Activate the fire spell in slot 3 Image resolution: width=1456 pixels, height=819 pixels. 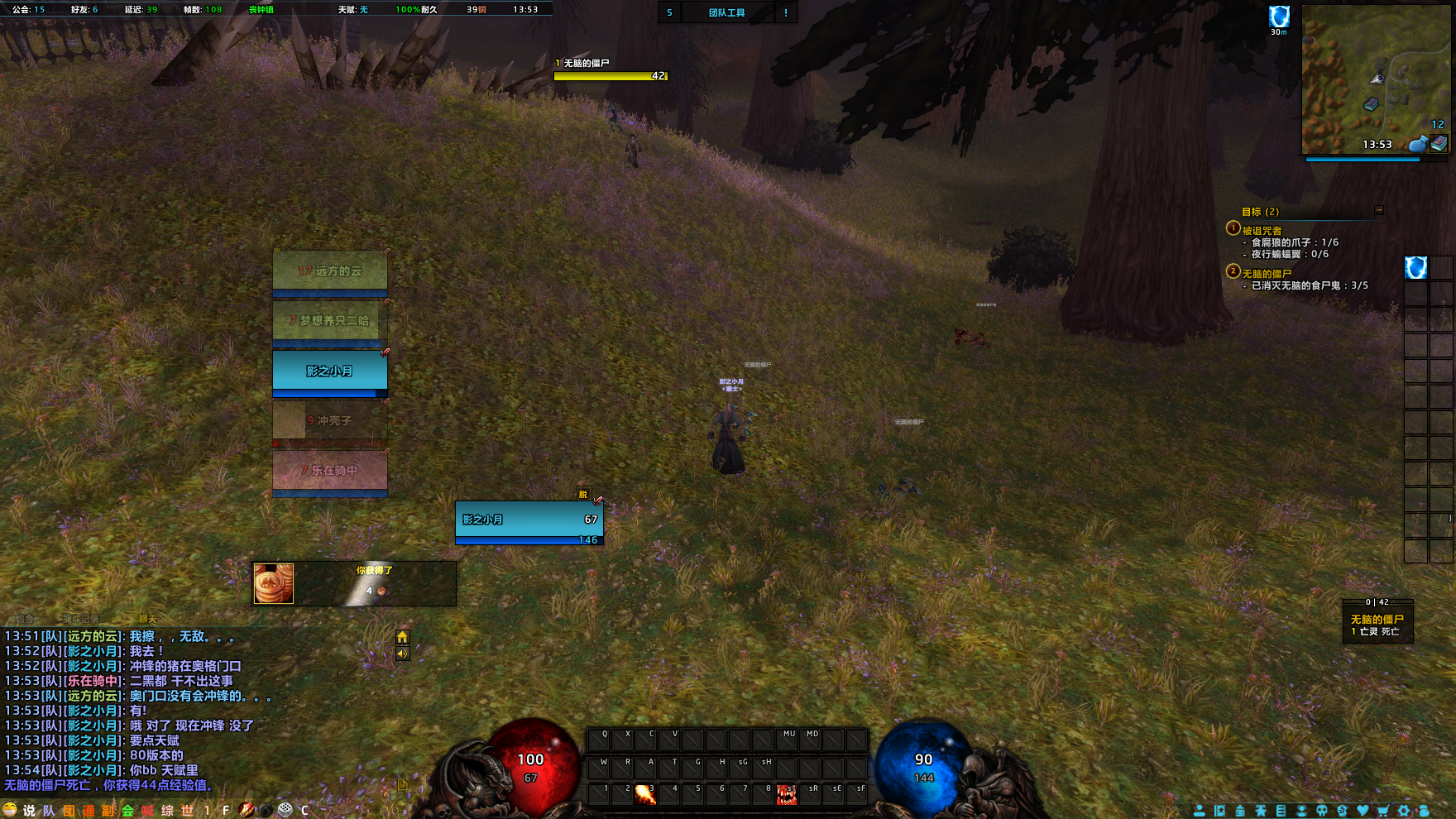click(644, 795)
